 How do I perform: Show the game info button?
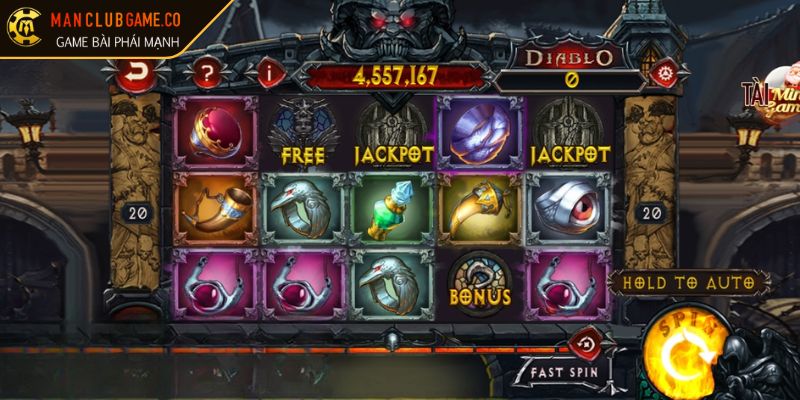point(268,72)
